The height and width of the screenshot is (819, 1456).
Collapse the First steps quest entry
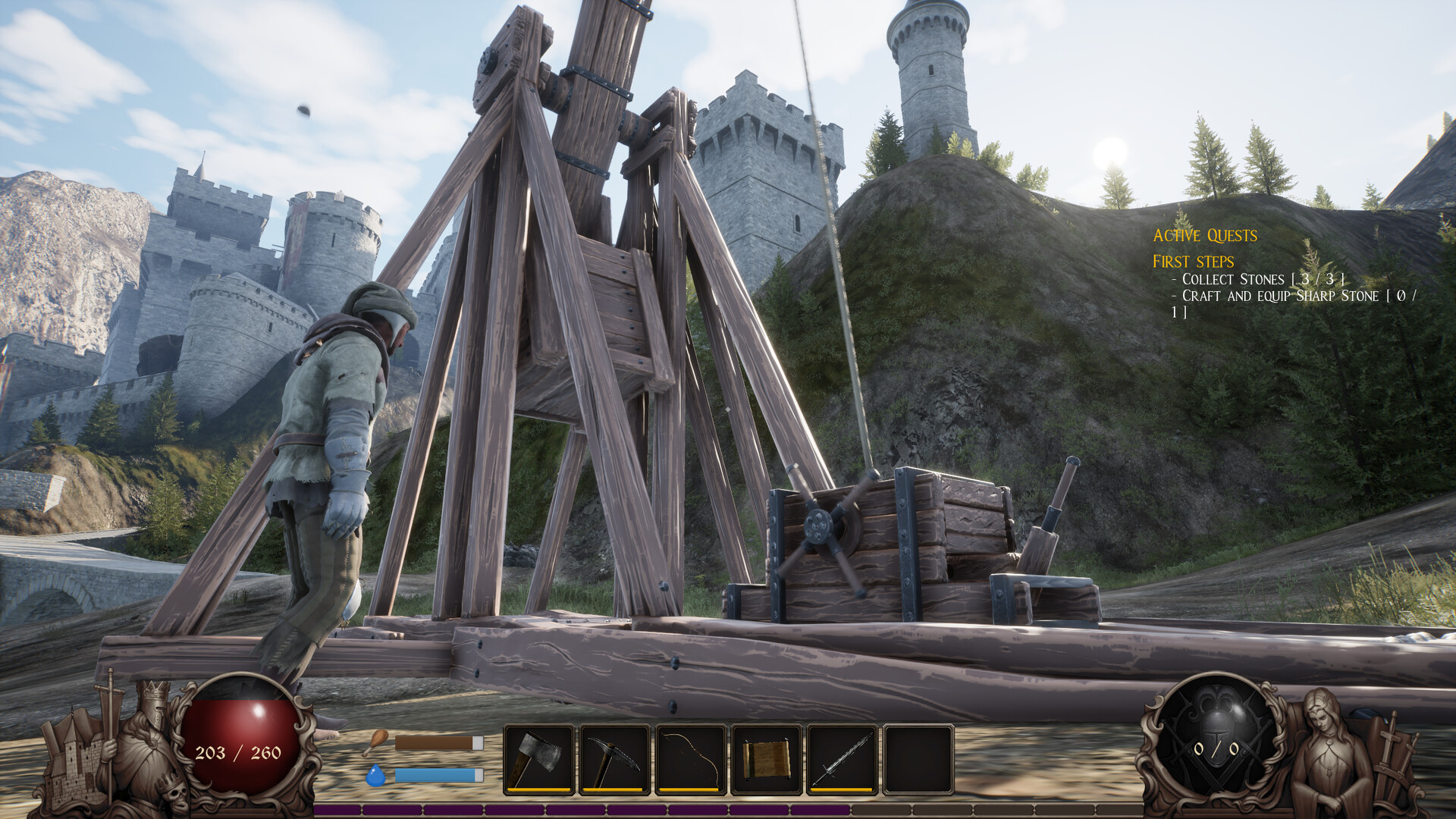(1192, 261)
